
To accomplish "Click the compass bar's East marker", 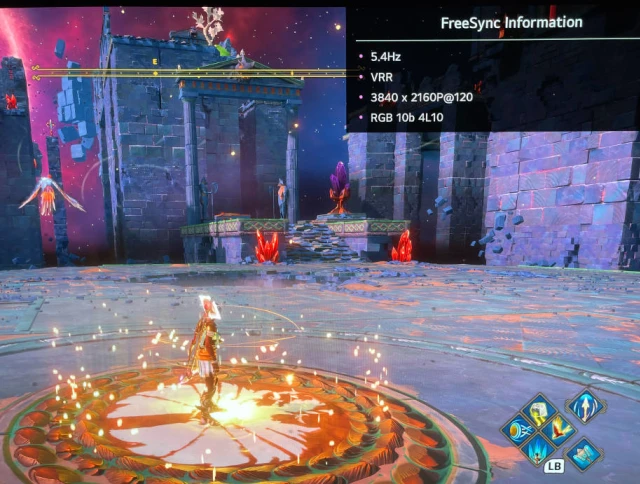I will tap(155, 62).
